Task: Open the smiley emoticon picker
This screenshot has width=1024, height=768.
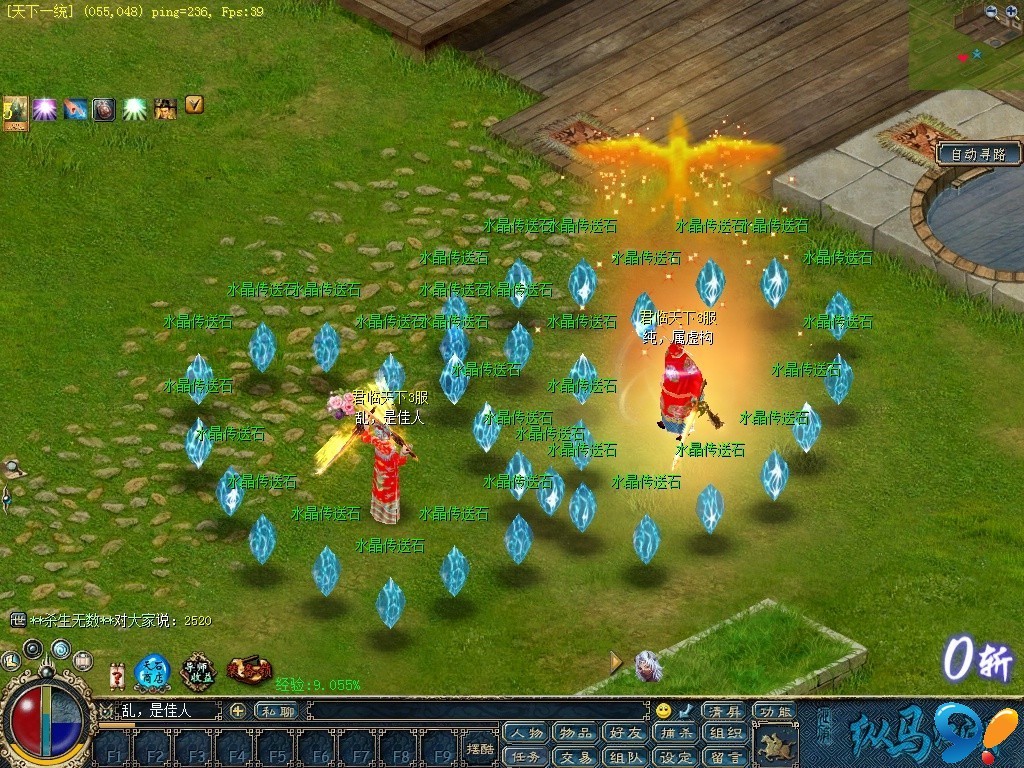Action: tap(664, 711)
